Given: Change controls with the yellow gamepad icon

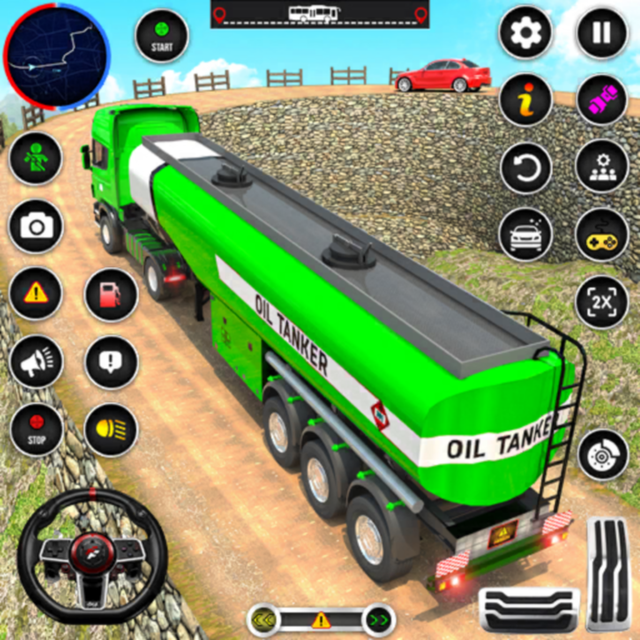Looking at the screenshot, I should point(602,235).
